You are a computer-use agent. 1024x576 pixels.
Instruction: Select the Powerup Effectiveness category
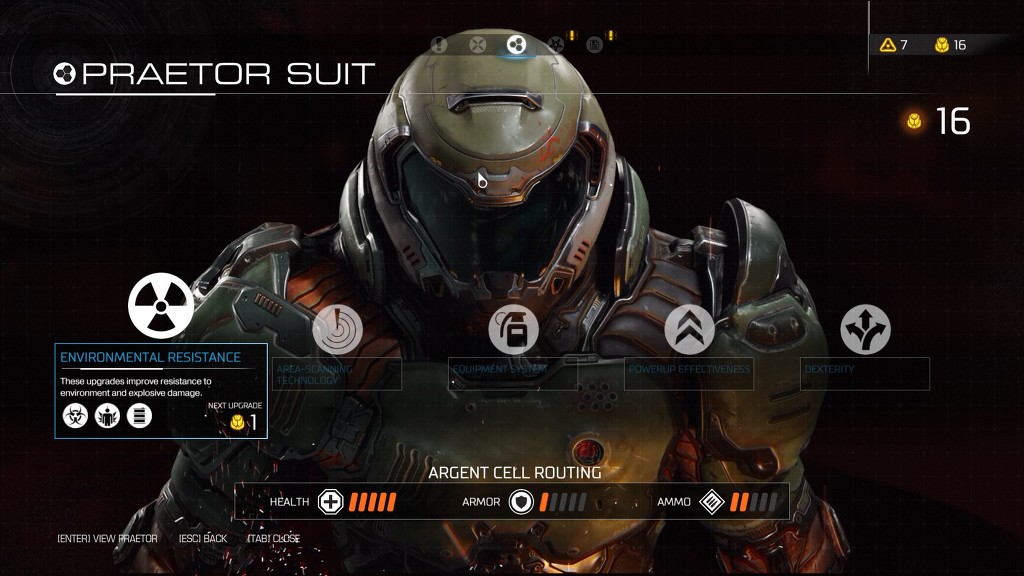tap(690, 329)
